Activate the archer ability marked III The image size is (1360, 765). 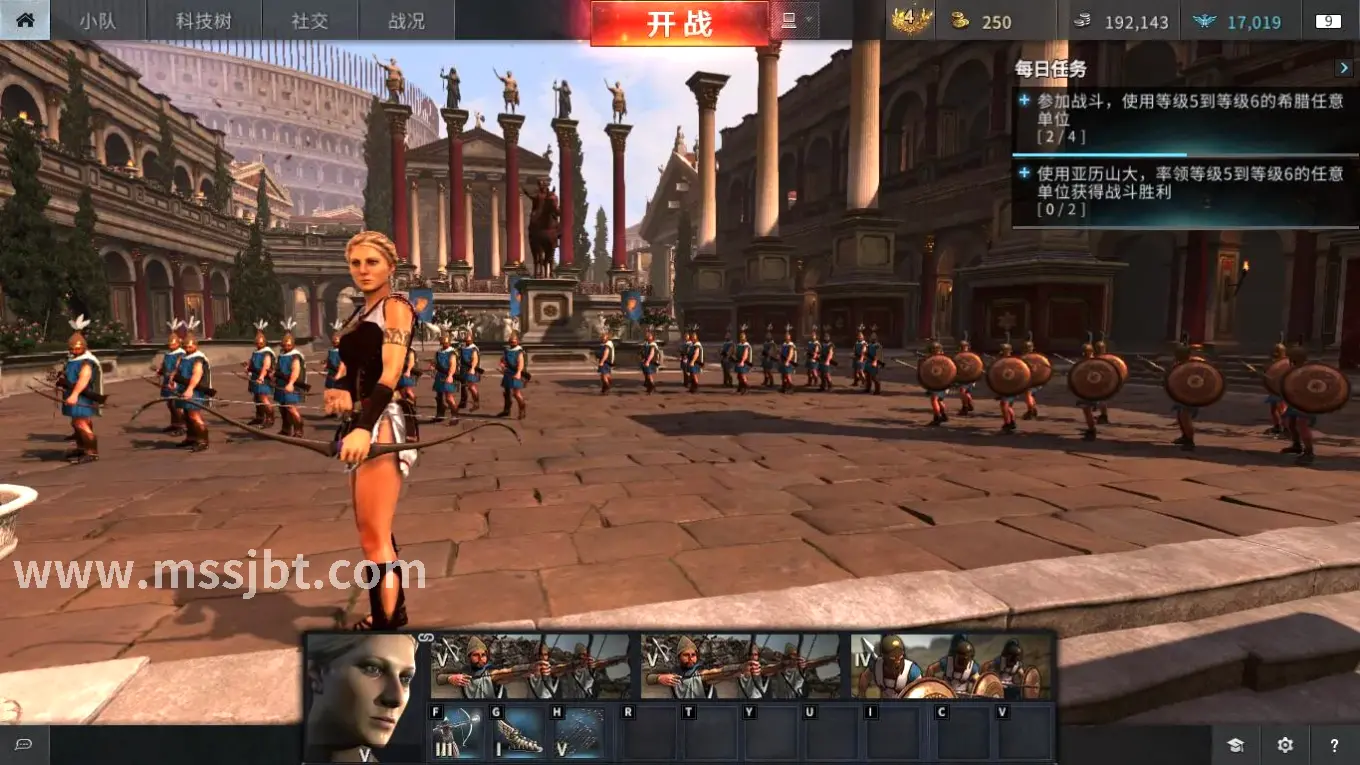click(x=458, y=733)
